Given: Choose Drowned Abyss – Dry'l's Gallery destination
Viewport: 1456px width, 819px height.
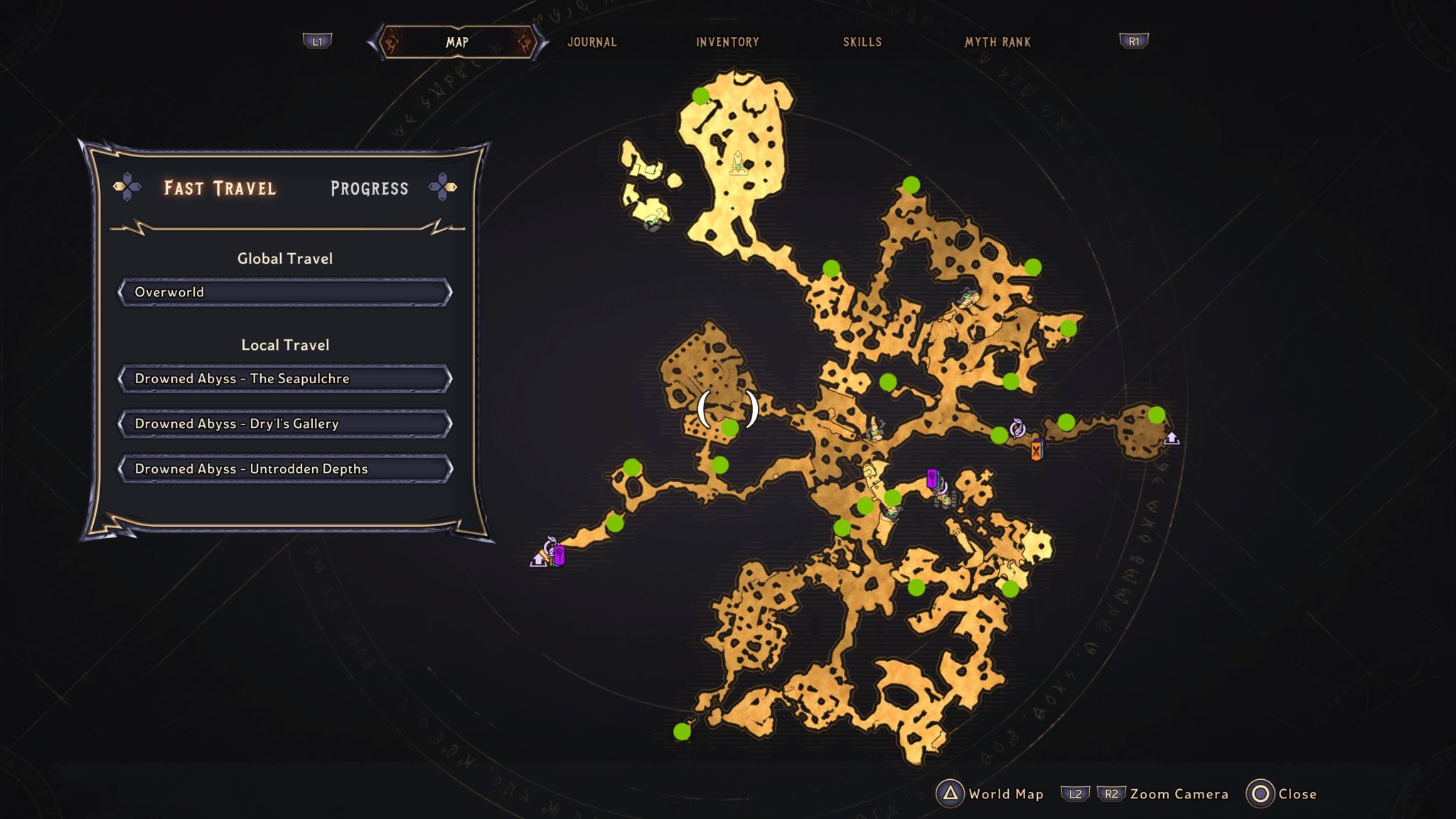Looking at the screenshot, I should coord(284,424).
